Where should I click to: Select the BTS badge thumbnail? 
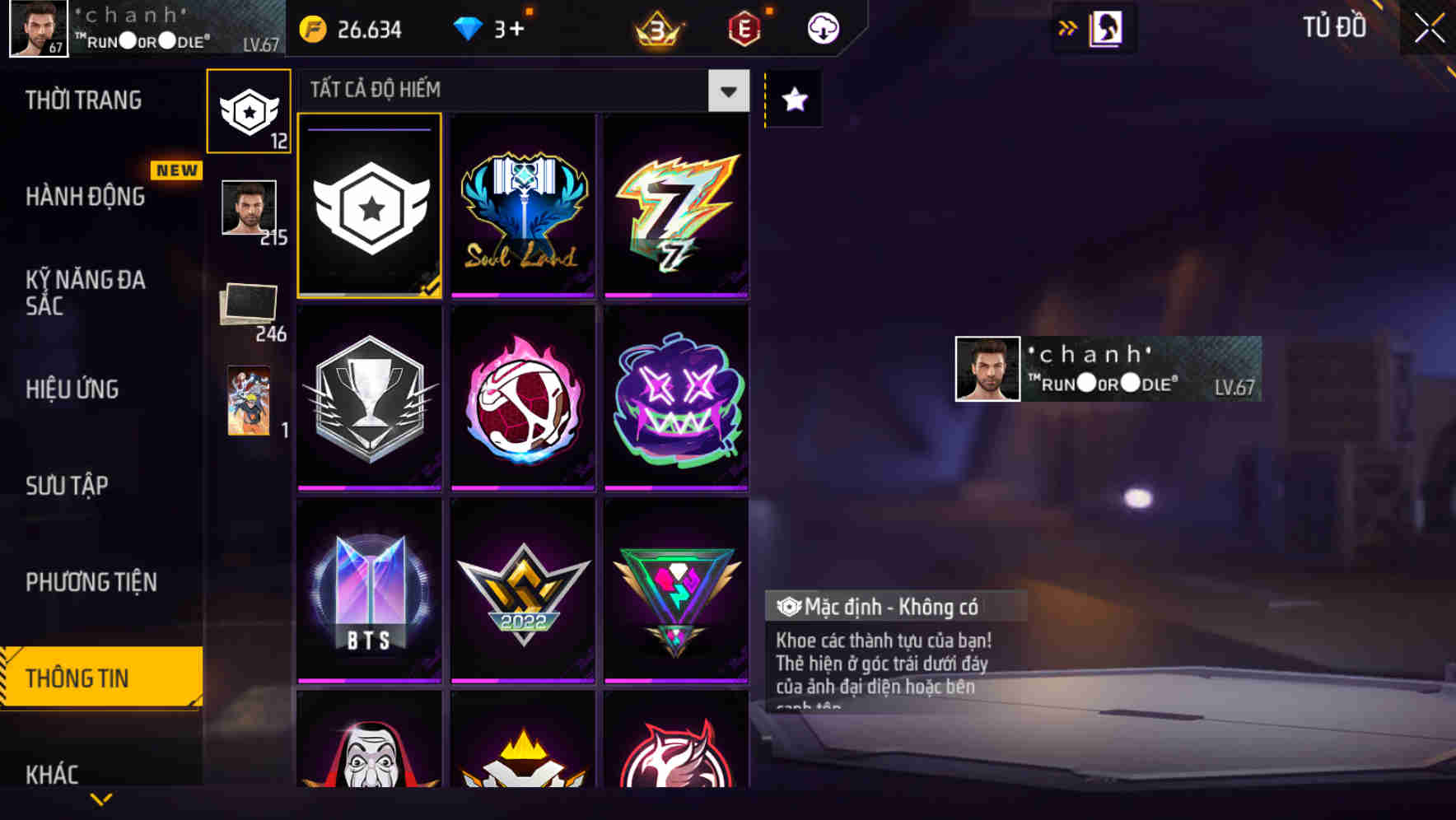[x=369, y=591]
